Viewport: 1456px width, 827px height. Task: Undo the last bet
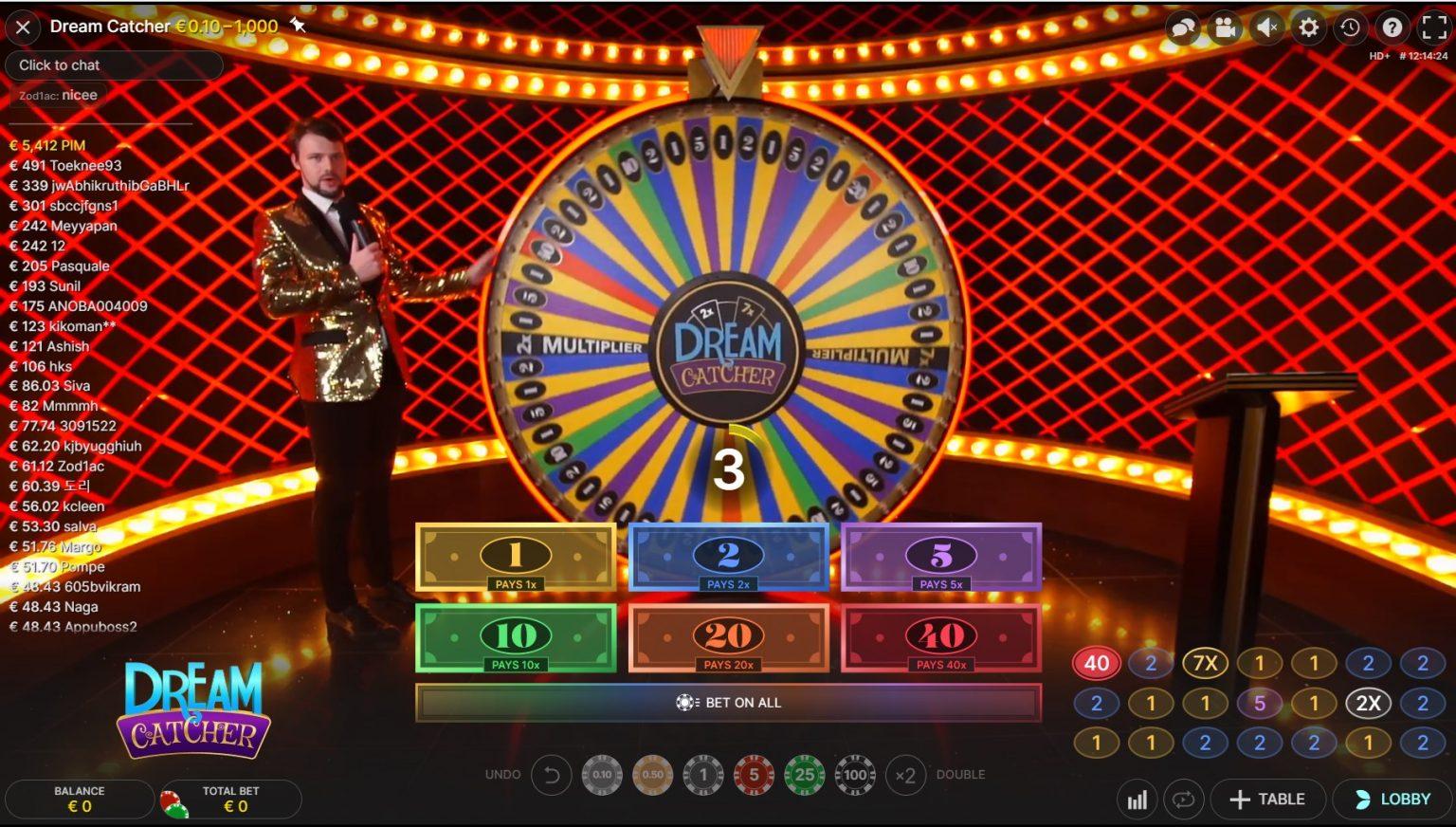551,775
